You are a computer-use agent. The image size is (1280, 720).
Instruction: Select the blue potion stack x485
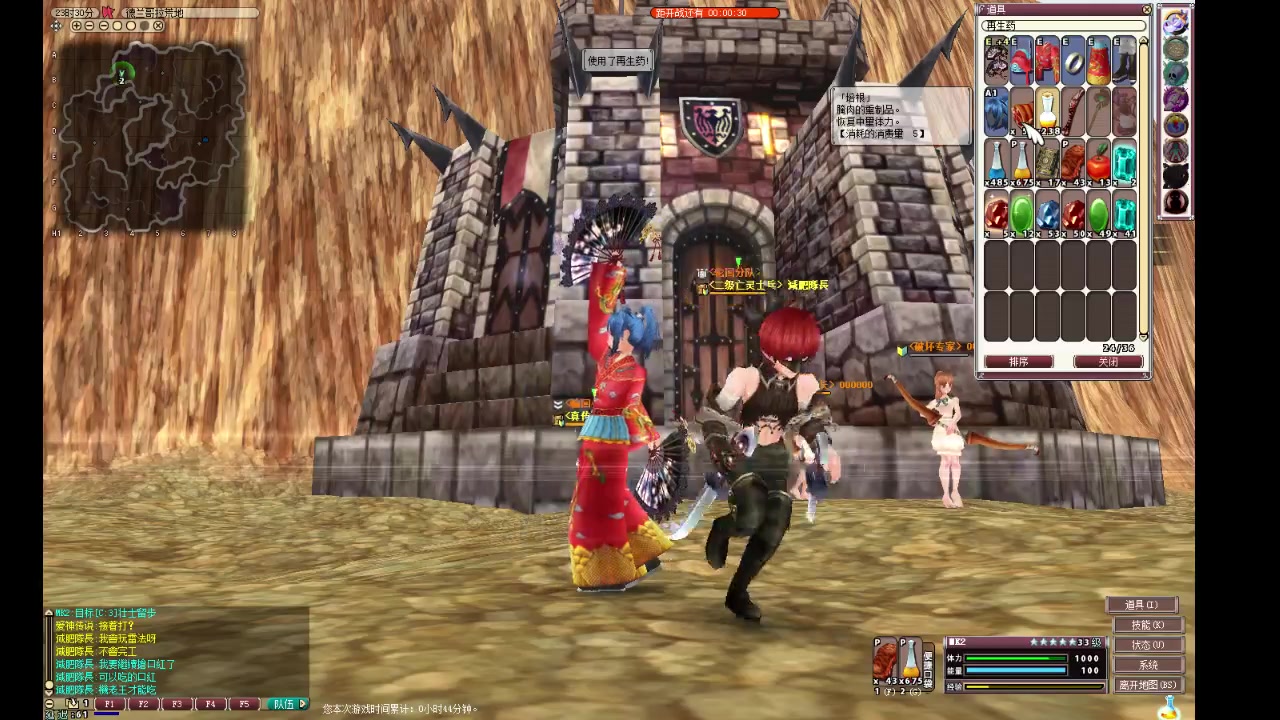(x=996, y=162)
